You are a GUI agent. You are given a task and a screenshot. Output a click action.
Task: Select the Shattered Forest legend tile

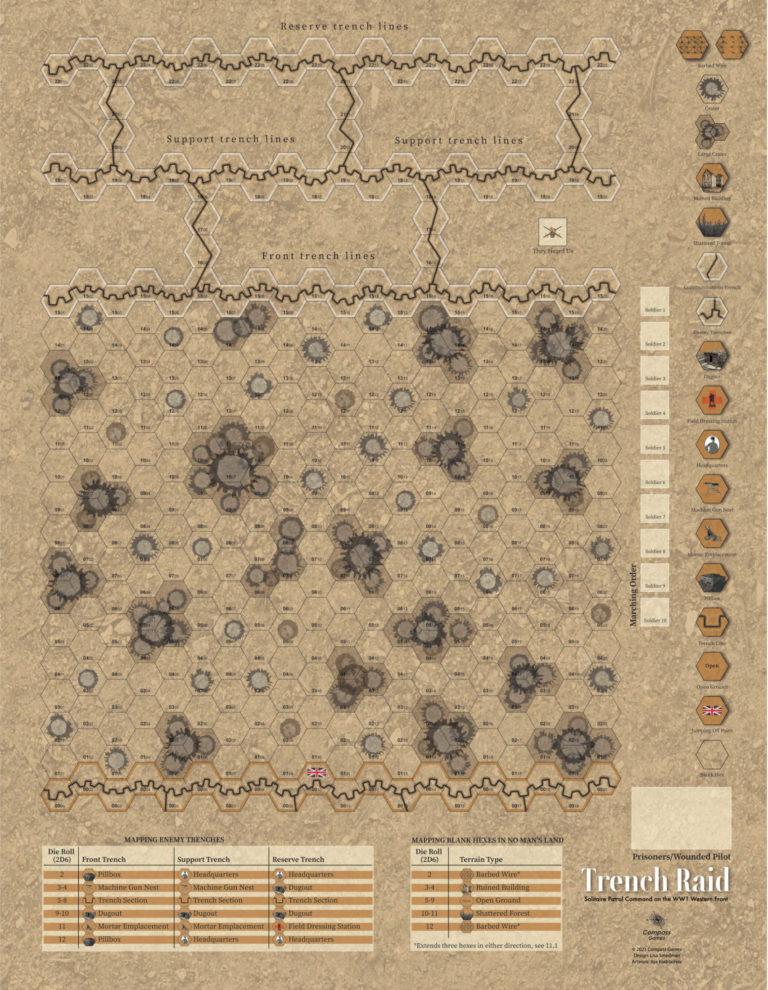pos(713,222)
